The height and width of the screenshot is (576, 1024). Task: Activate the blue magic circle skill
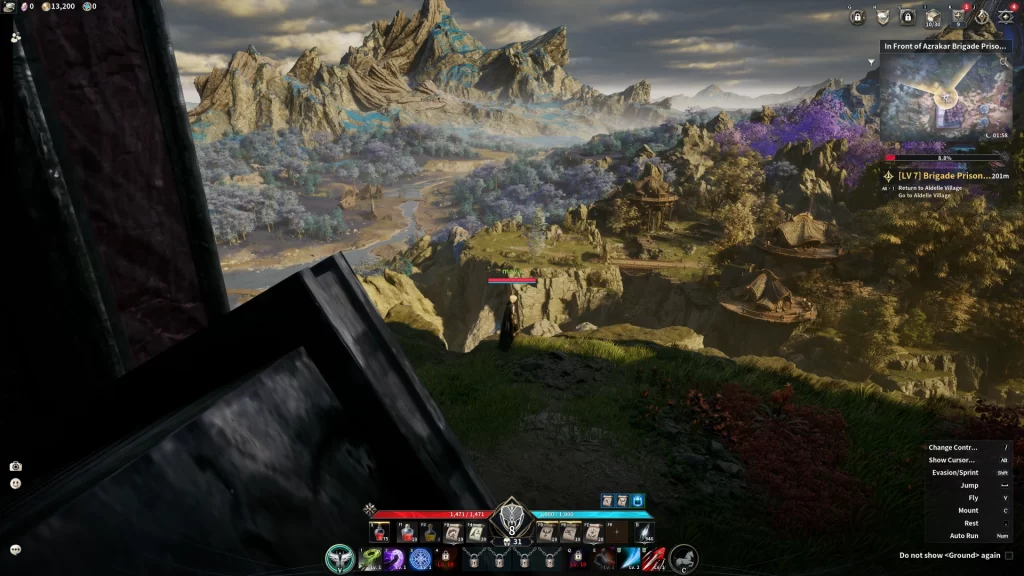click(x=421, y=559)
